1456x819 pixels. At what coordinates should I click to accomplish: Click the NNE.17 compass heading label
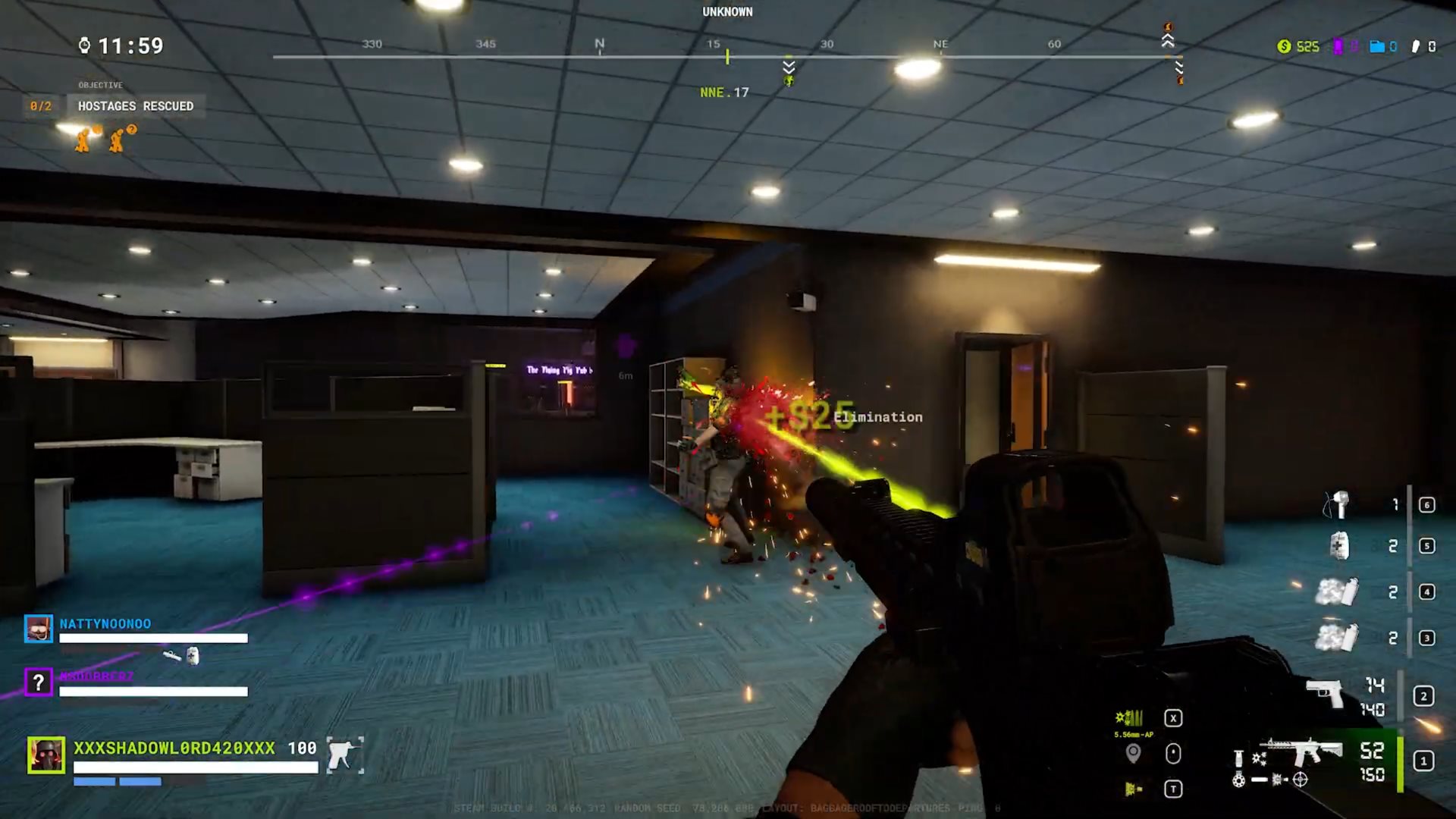click(722, 93)
